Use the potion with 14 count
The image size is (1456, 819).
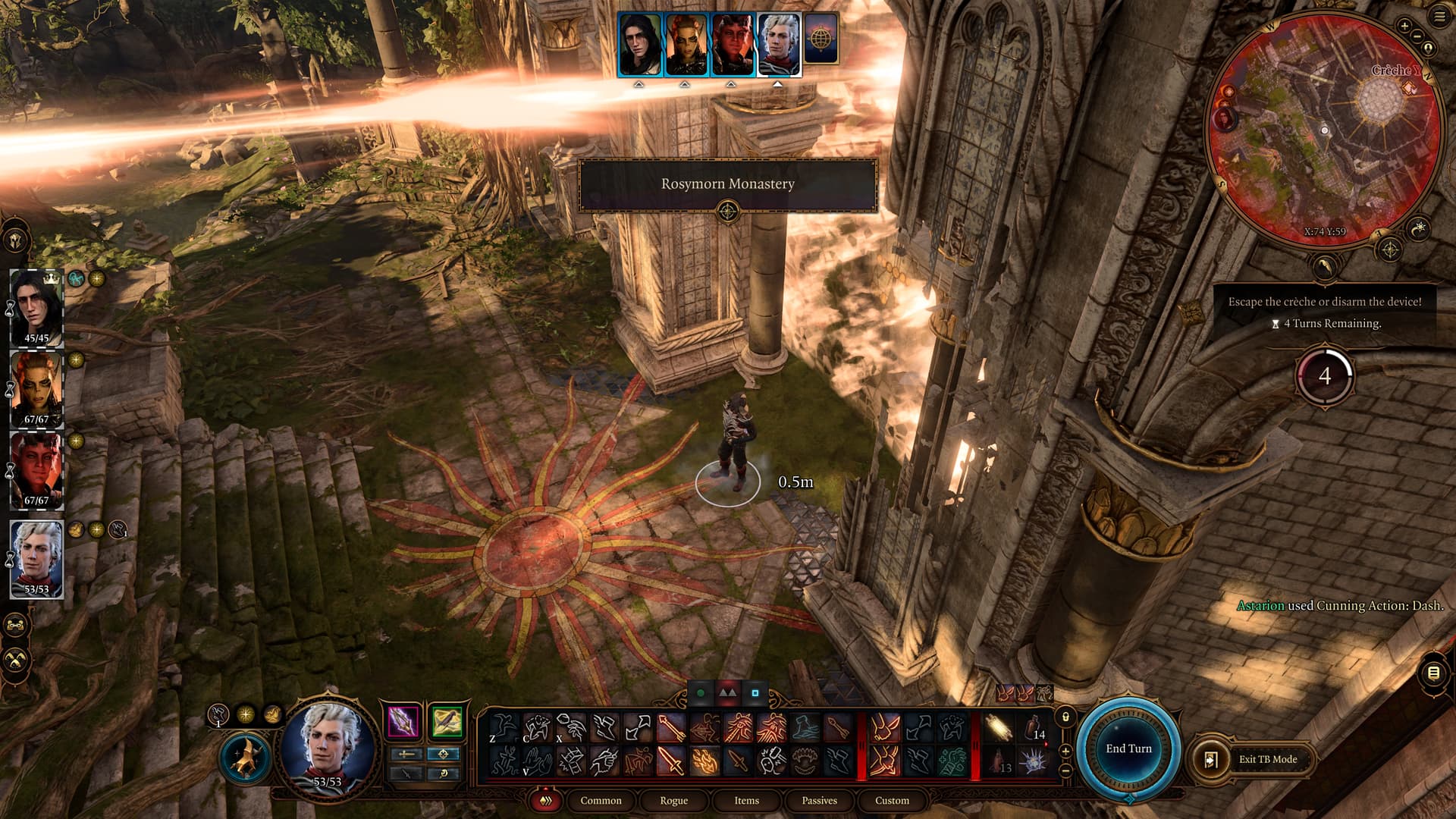click(x=1033, y=728)
